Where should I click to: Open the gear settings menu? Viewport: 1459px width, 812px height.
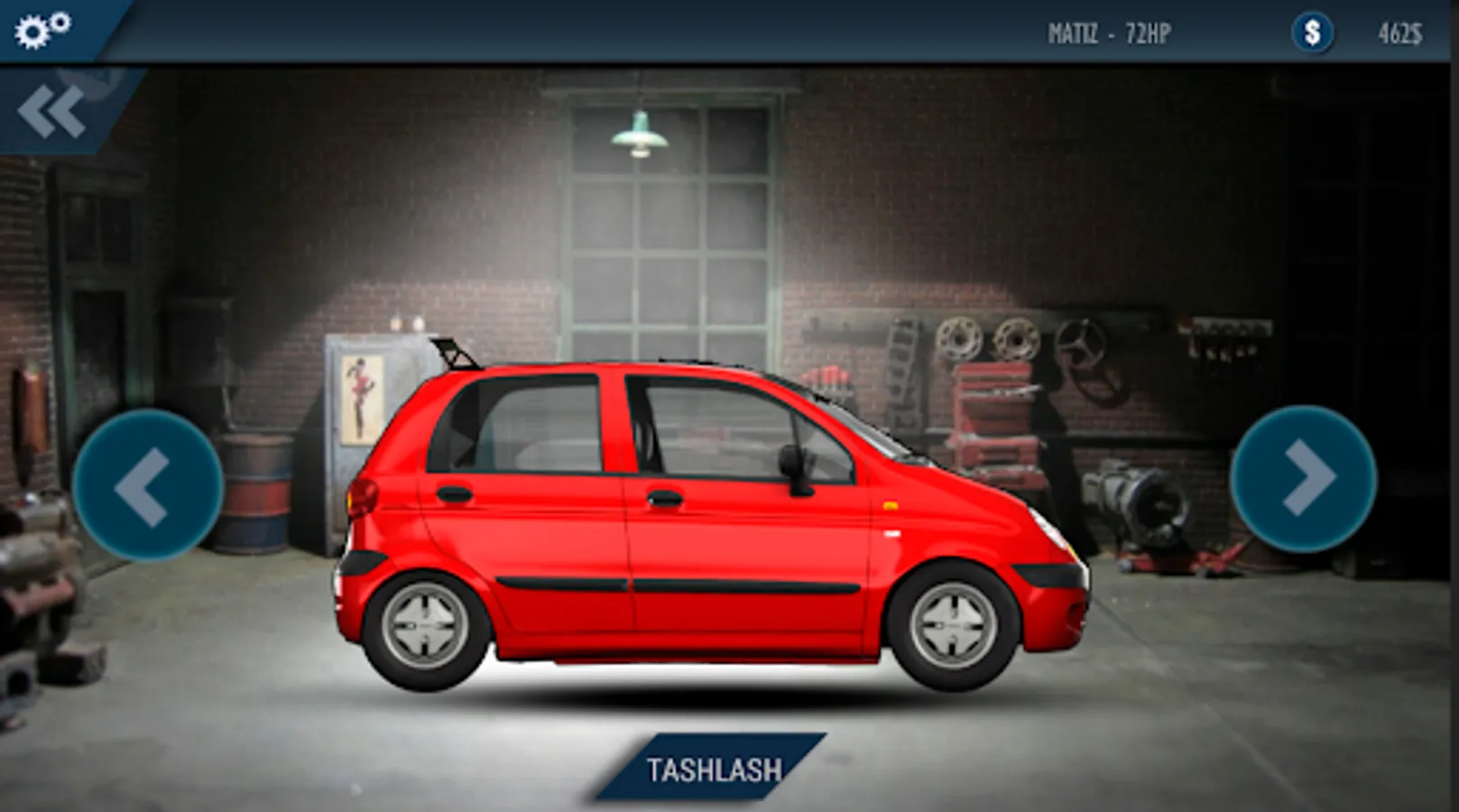click(x=42, y=30)
